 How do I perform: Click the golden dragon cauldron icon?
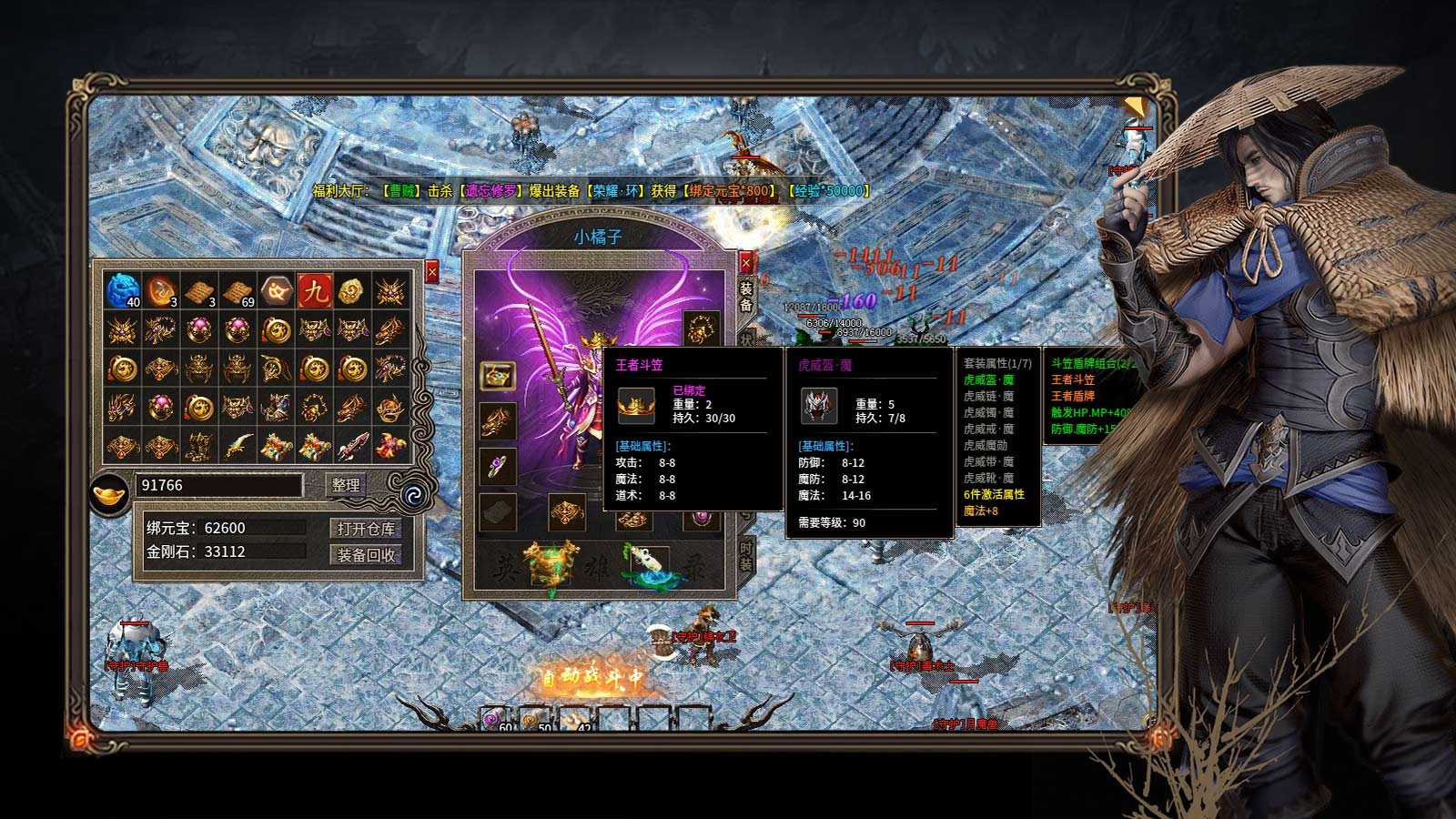(x=551, y=563)
